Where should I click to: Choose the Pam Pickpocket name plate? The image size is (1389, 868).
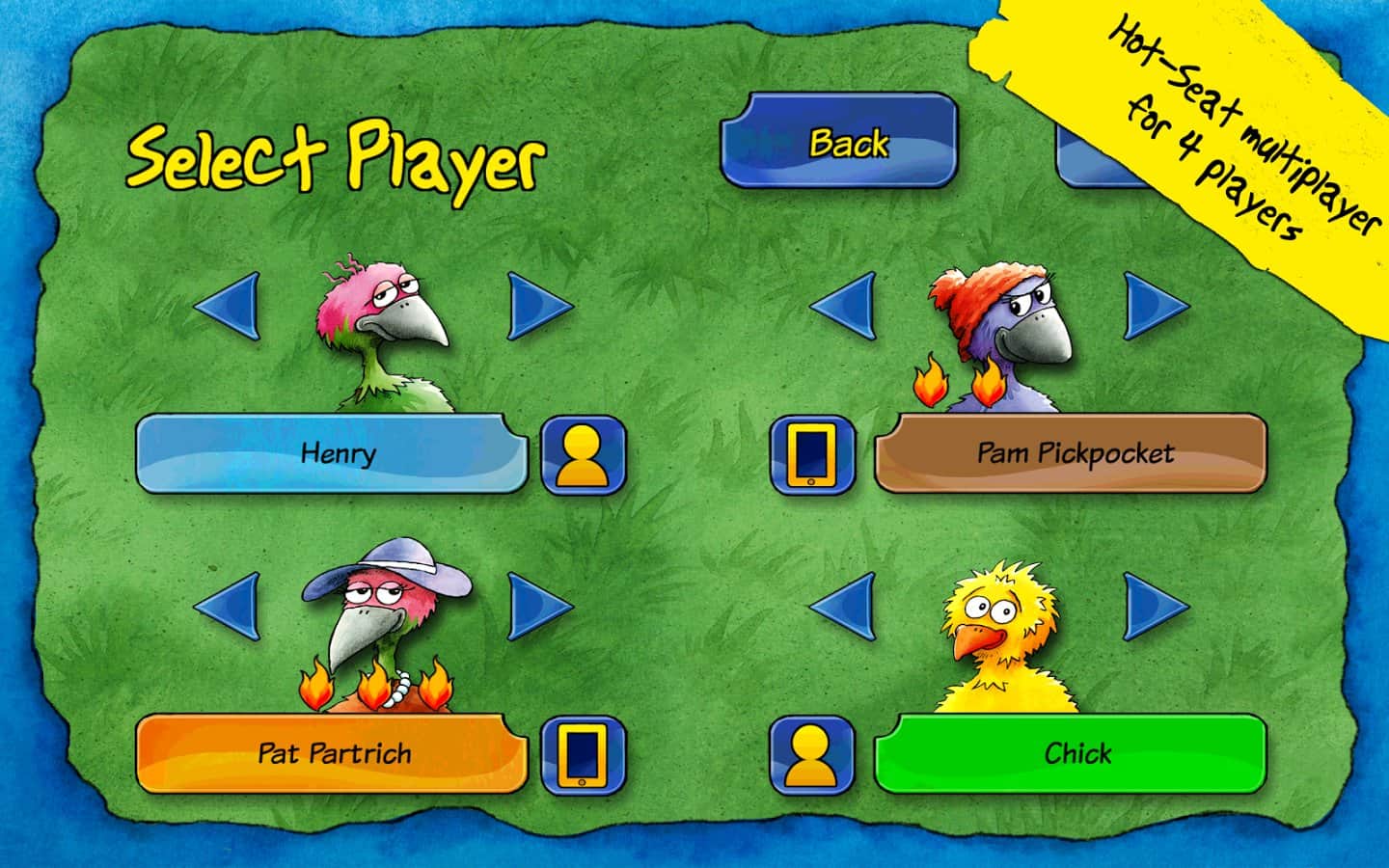point(1071,453)
